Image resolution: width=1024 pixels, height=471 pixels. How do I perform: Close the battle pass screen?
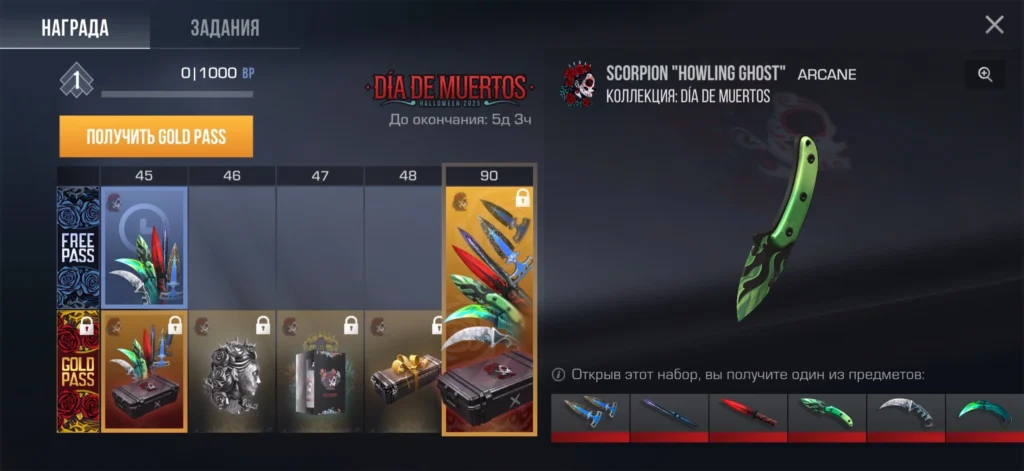pos(994,25)
